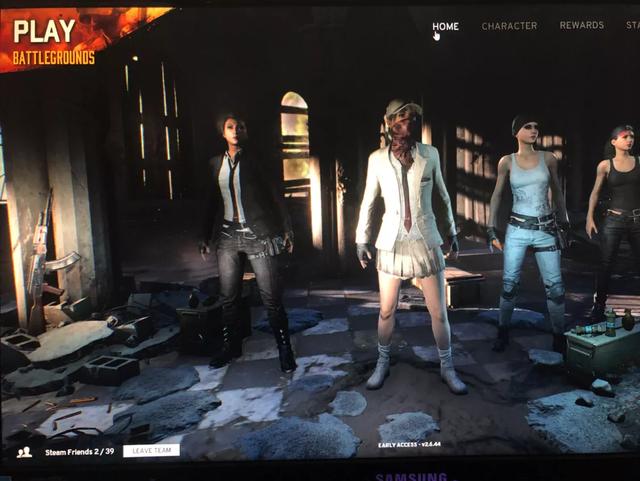640x481 pixels.
Task: Switch to the Rewards tab
Action: click(581, 25)
